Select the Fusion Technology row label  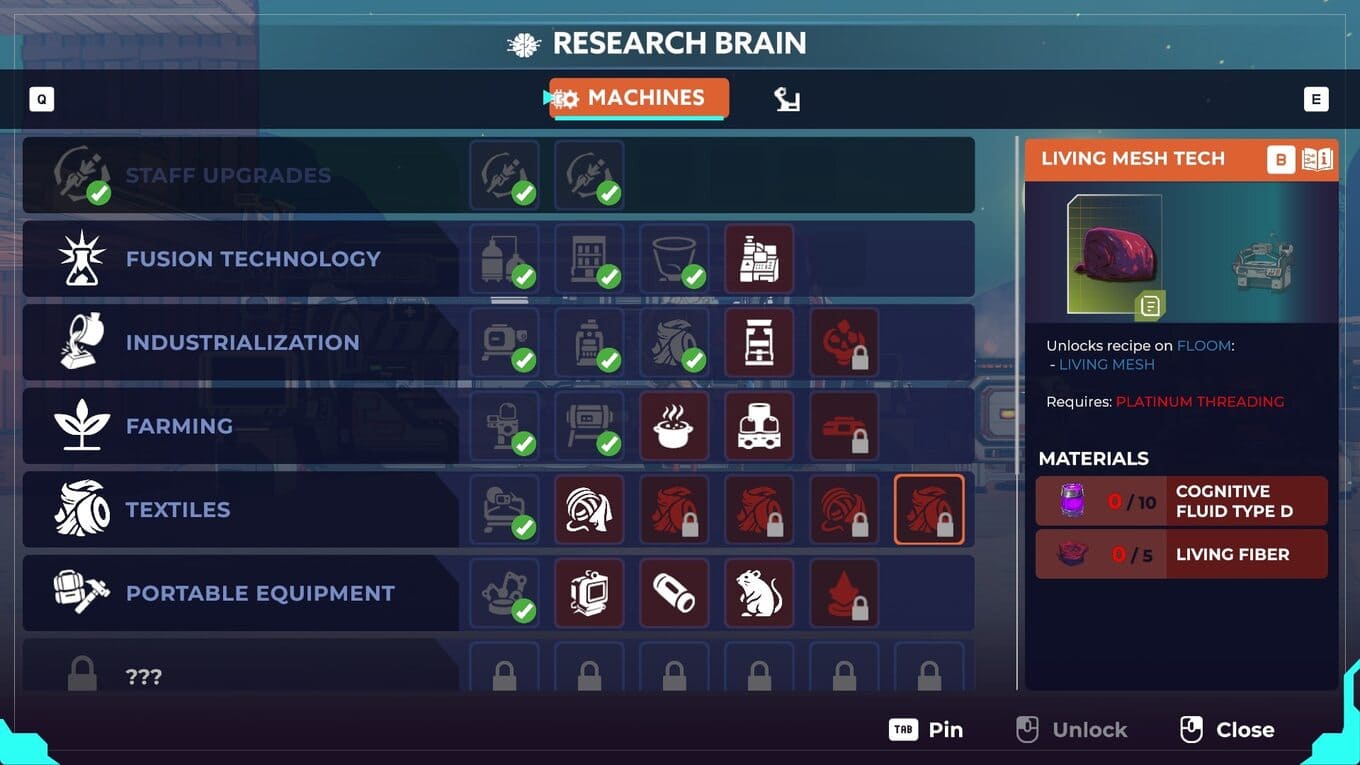252,259
